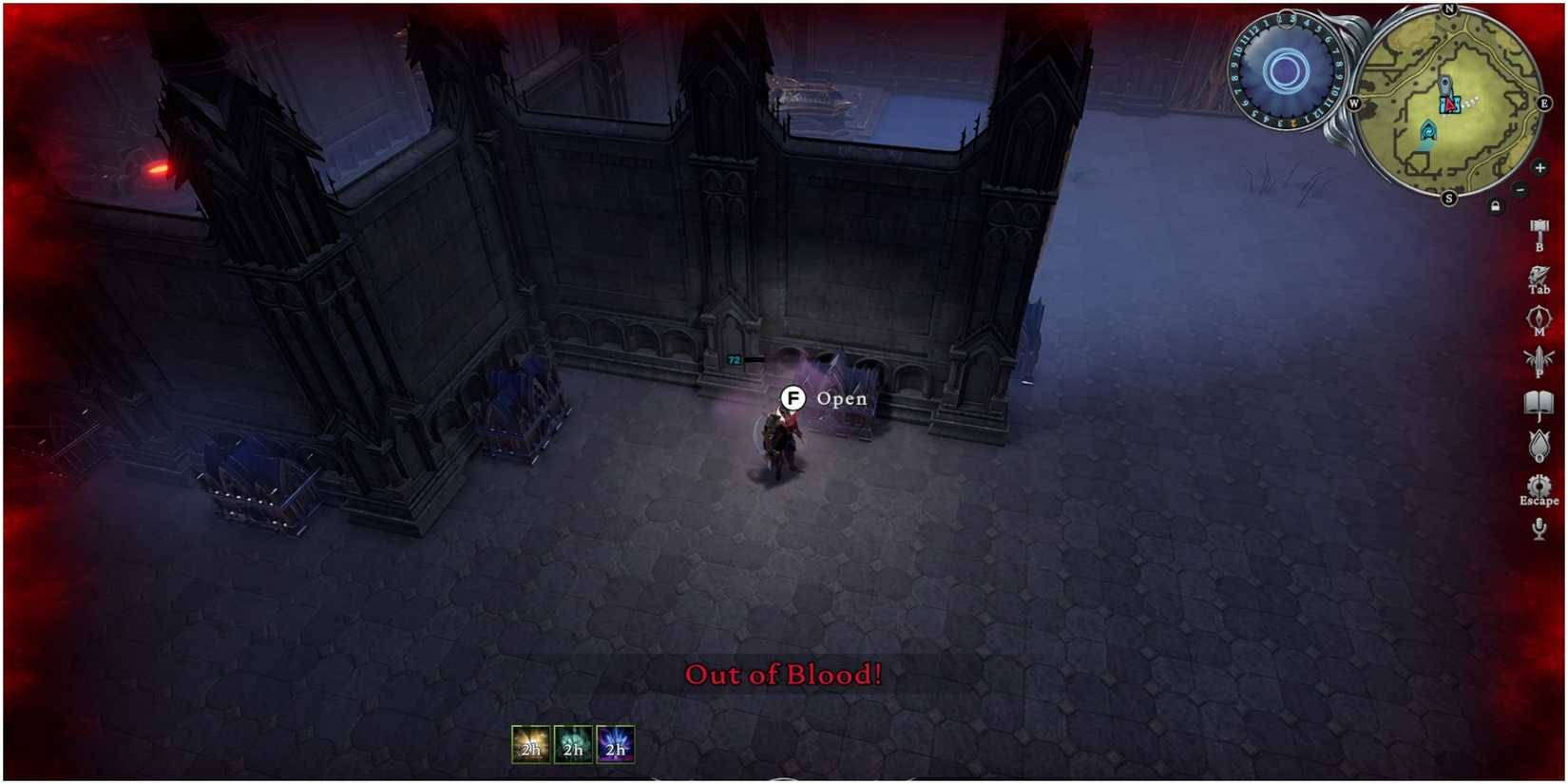The height and width of the screenshot is (784, 1568).
Task: Zoom out the minimap with minus
Action: tap(1520, 189)
